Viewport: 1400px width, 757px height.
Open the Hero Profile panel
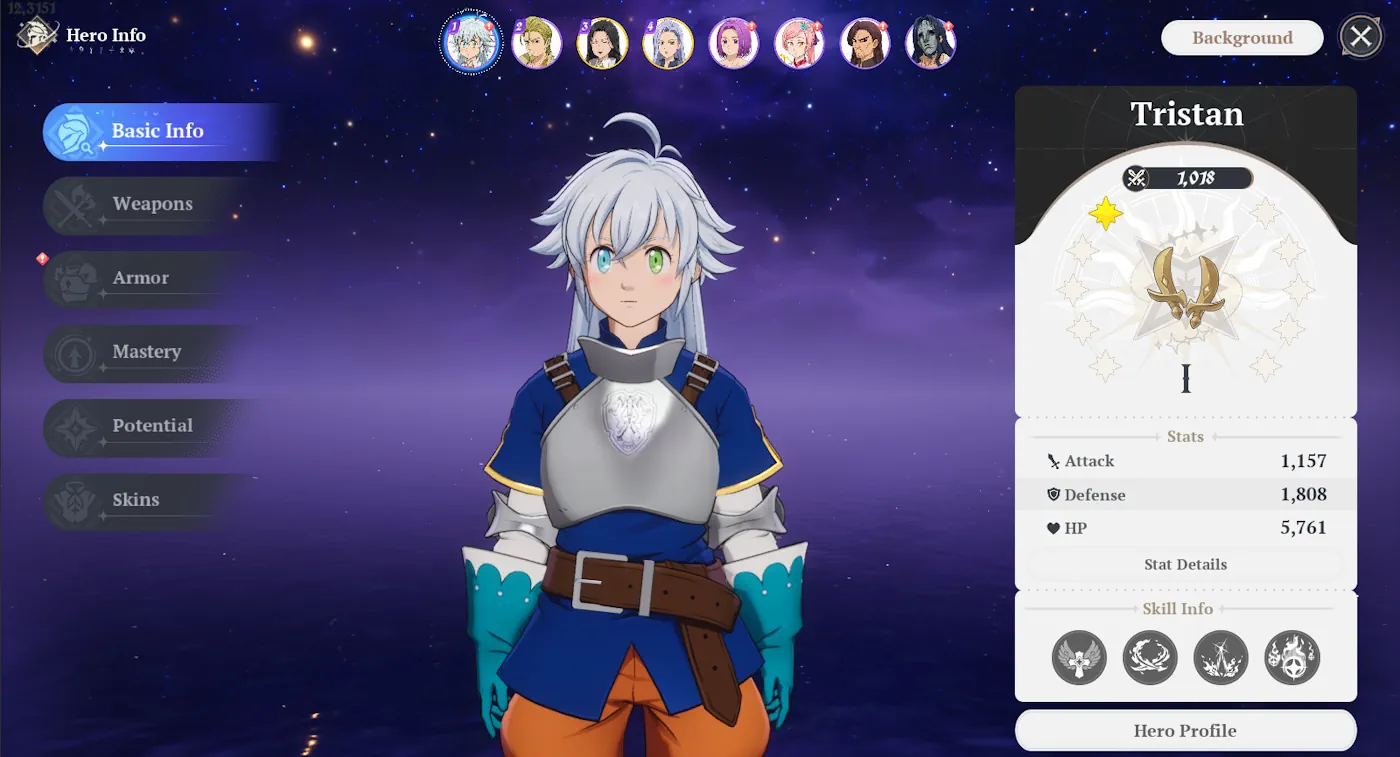tap(1185, 730)
